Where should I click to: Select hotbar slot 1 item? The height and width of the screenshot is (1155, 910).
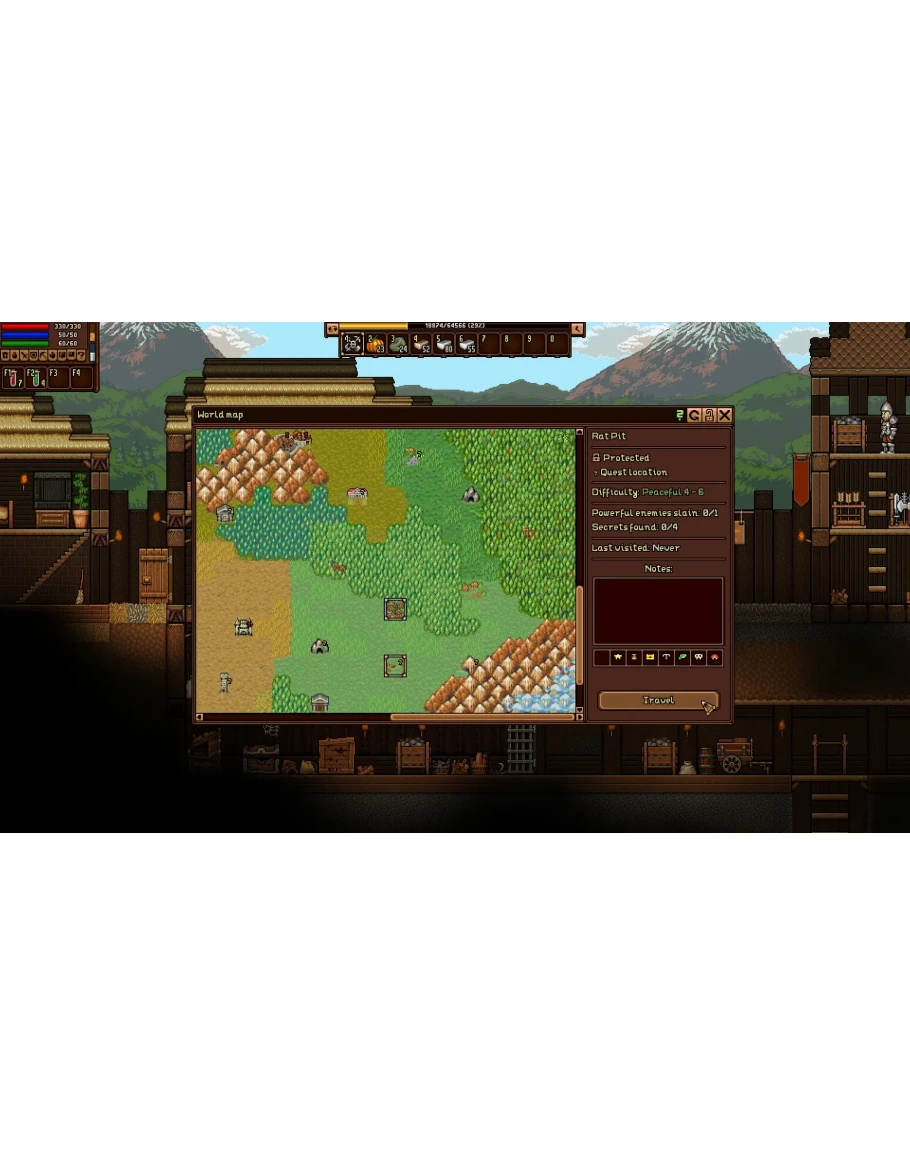click(x=352, y=344)
